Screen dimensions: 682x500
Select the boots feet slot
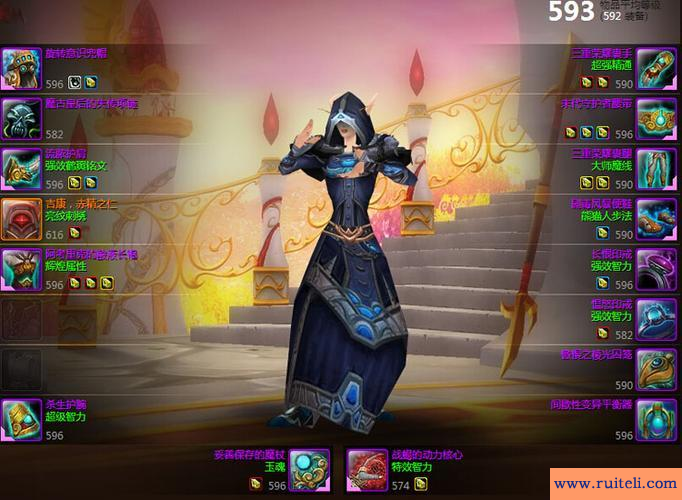pos(658,219)
